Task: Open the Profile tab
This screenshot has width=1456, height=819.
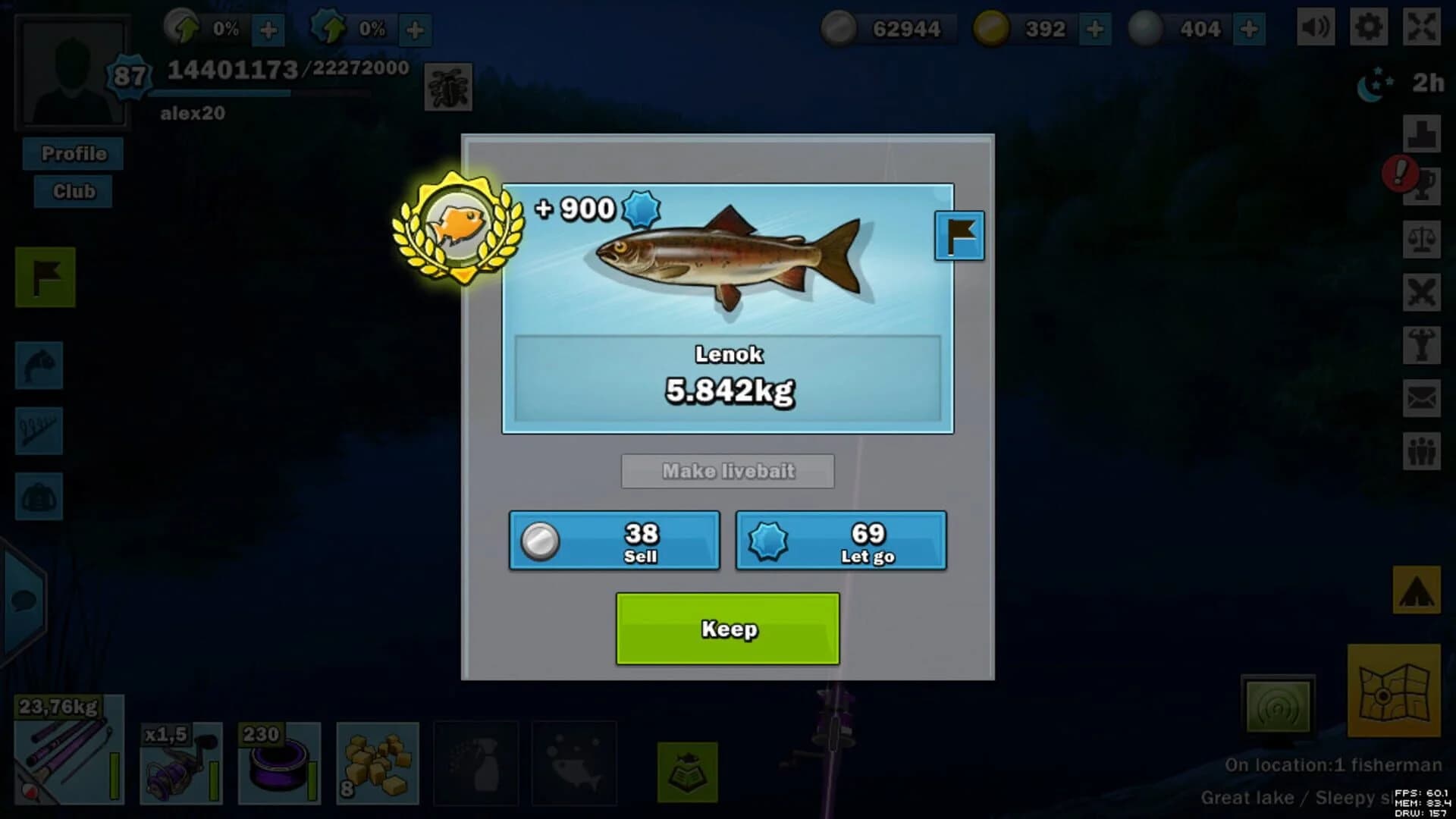Action: pyautogui.click(x=73, y=154)
